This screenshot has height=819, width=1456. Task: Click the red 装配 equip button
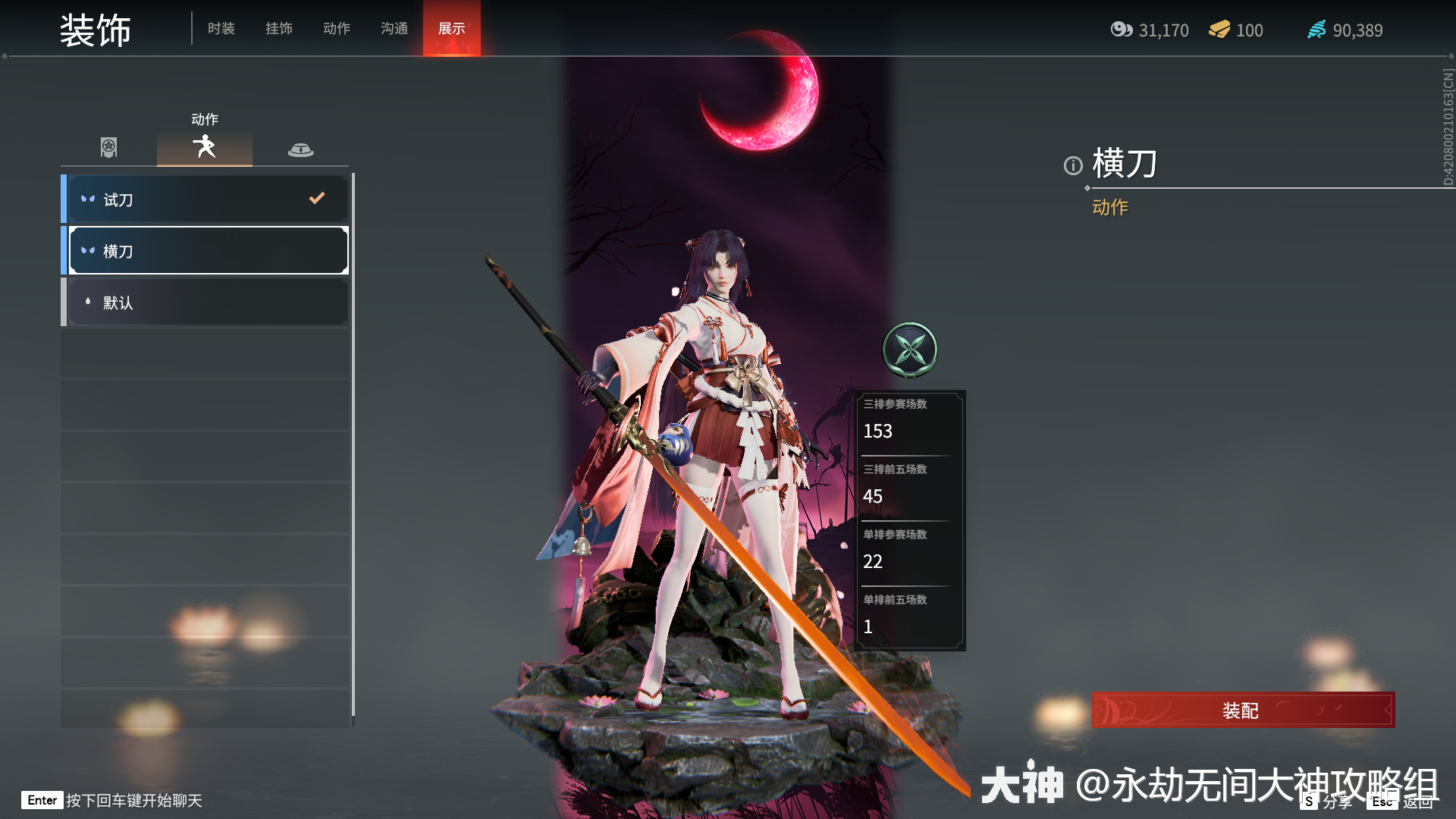tap(1241, 710)
